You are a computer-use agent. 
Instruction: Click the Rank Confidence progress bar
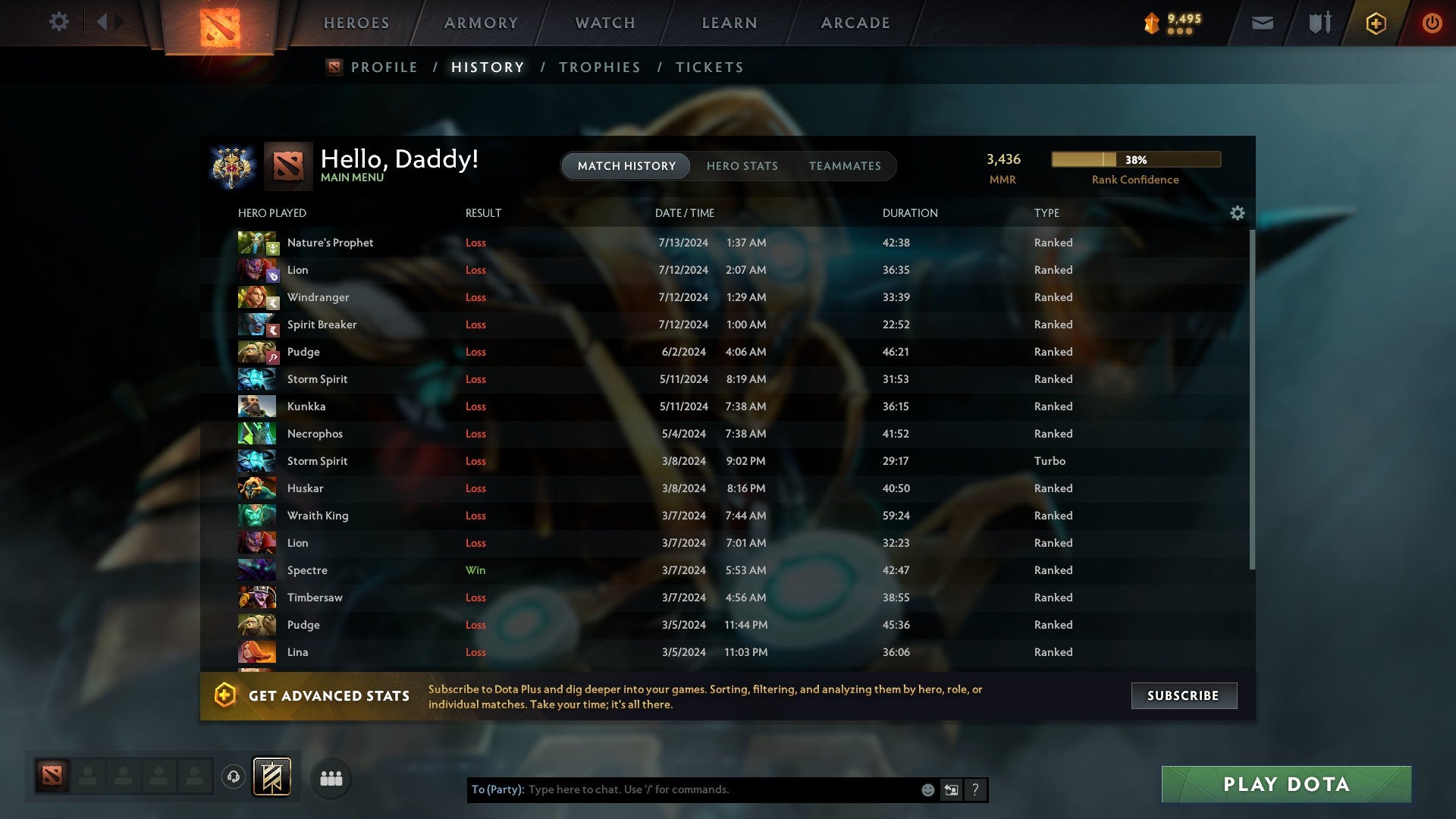tap(1135, 159)
